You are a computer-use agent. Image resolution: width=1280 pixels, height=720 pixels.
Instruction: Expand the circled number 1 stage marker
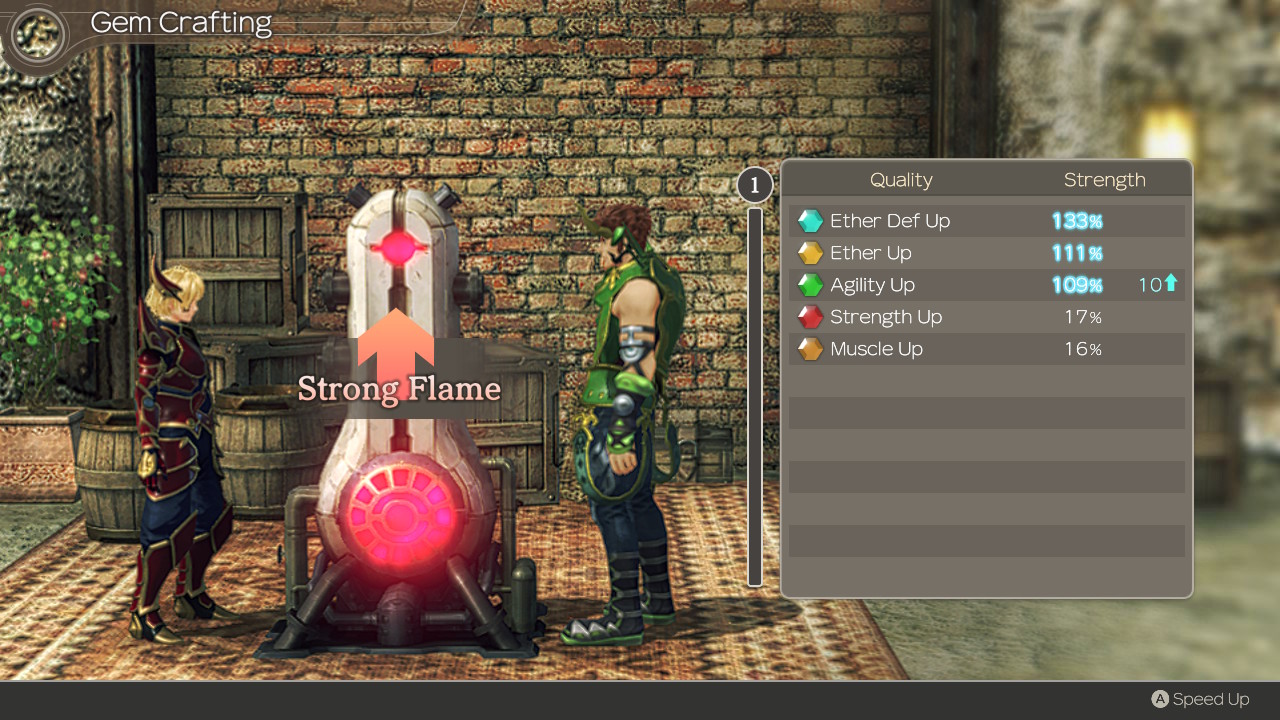[x=754, y=184]
